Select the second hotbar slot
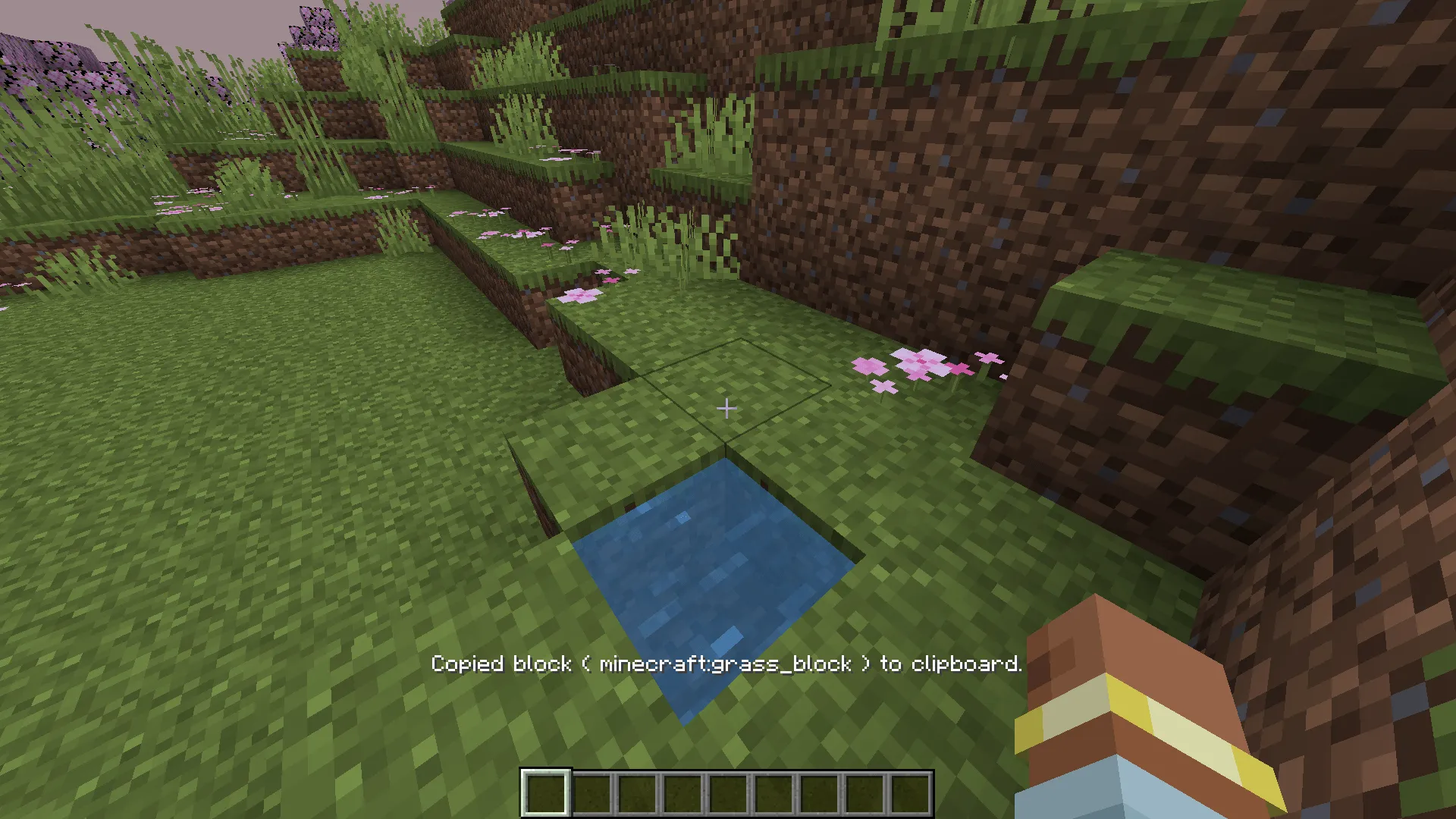The height and width of the screenshot is (819, 1456). click(590, 795)
